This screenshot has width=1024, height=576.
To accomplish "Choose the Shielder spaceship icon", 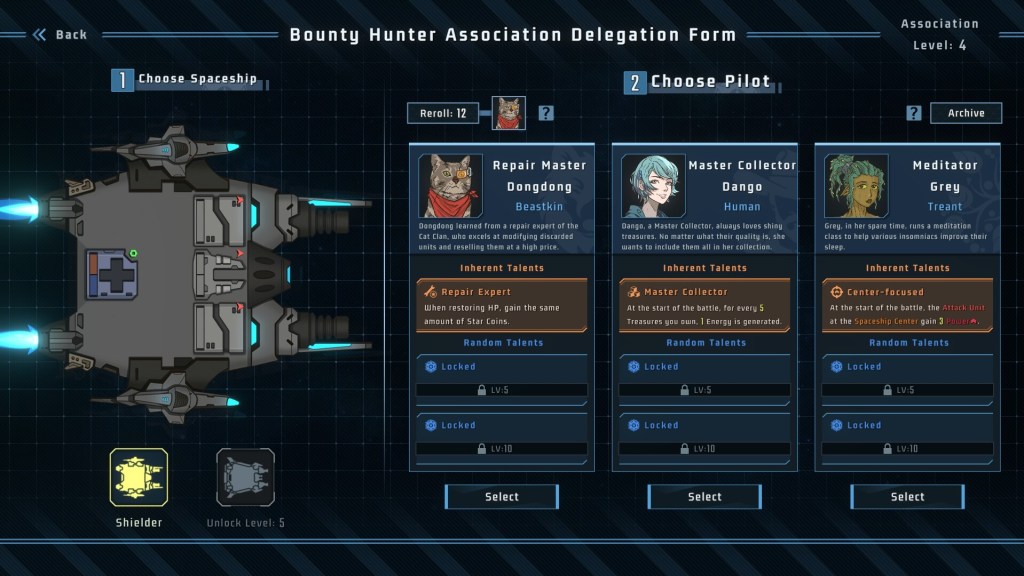I will coord(139,477).
